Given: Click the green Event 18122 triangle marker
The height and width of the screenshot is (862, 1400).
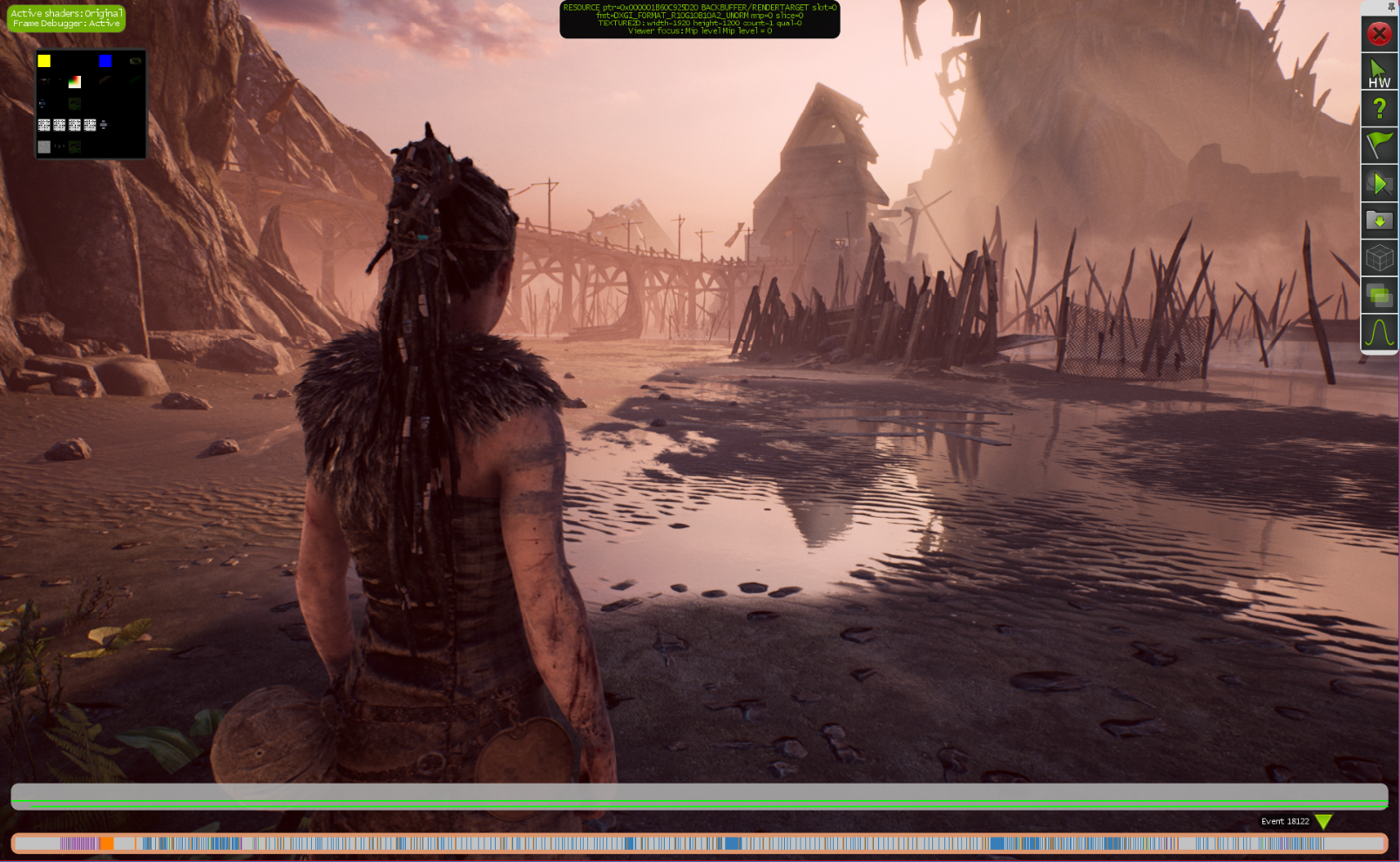Looking at the screenshot, I should point(1323,821).
